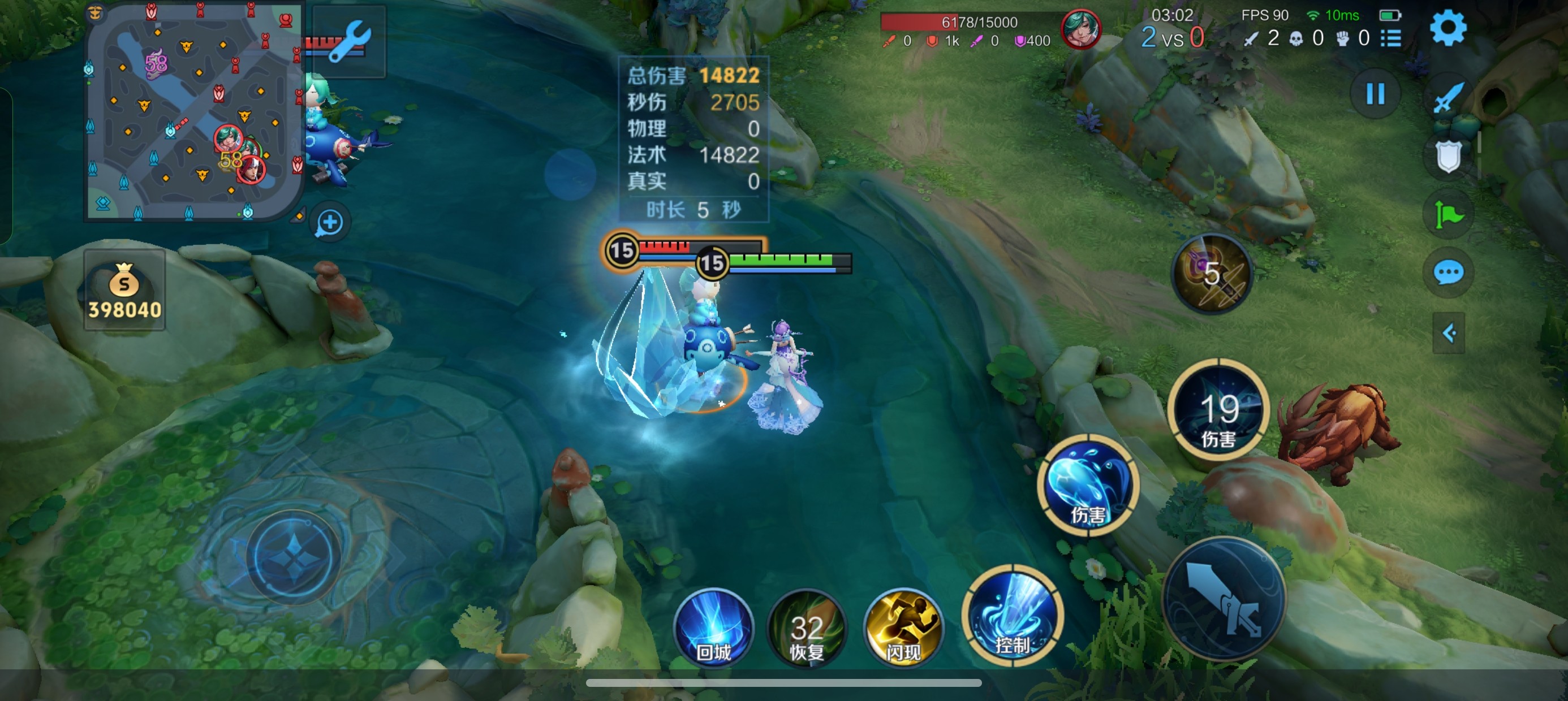Cast the 闪现 flash spell
Image resolution: width=1568 pixels, height=701 pixels.
[903, 627]
